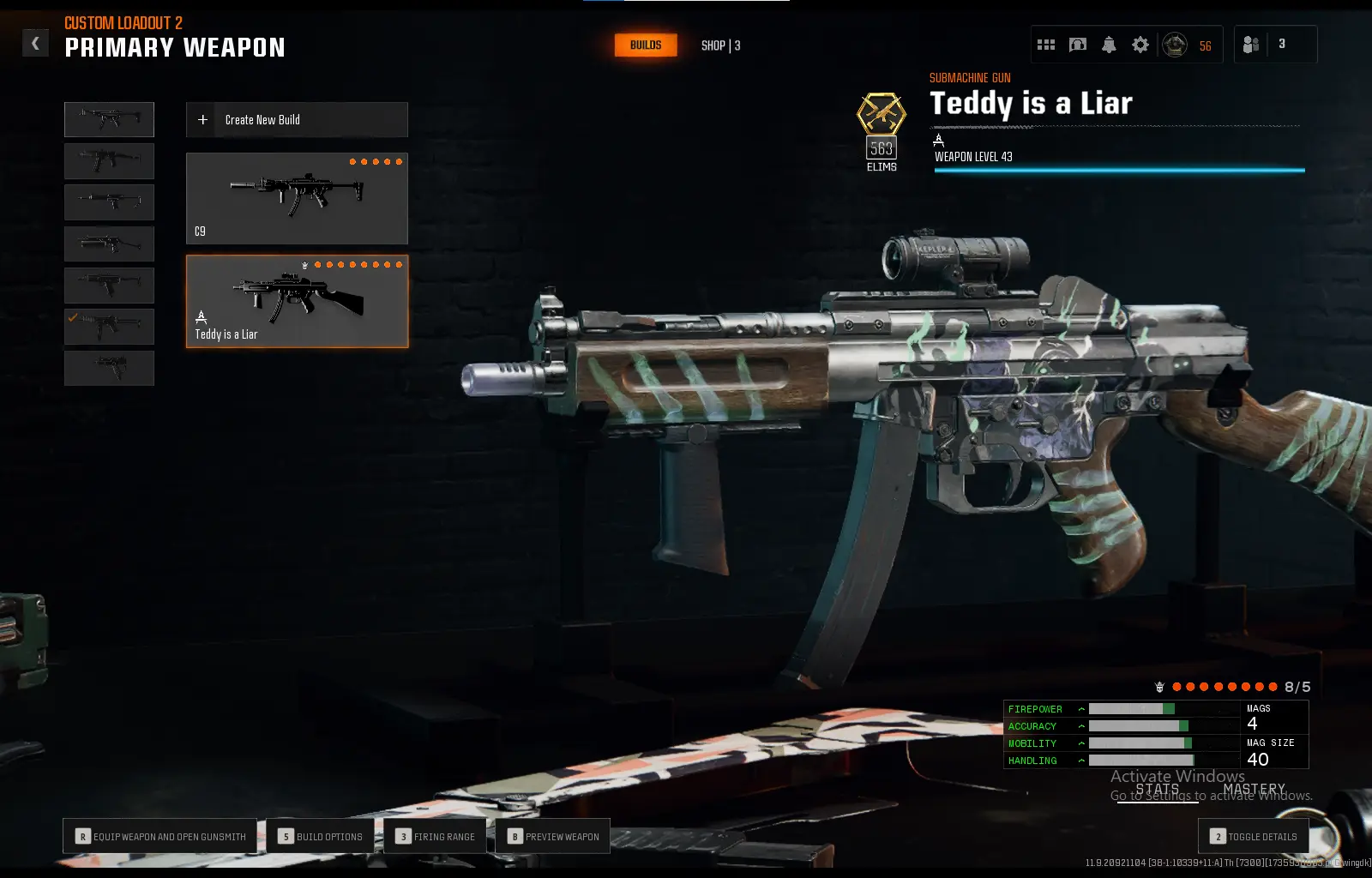Open the Shop tab
The height and width of the screenshot is (878, 1372).
pos(720,45)
